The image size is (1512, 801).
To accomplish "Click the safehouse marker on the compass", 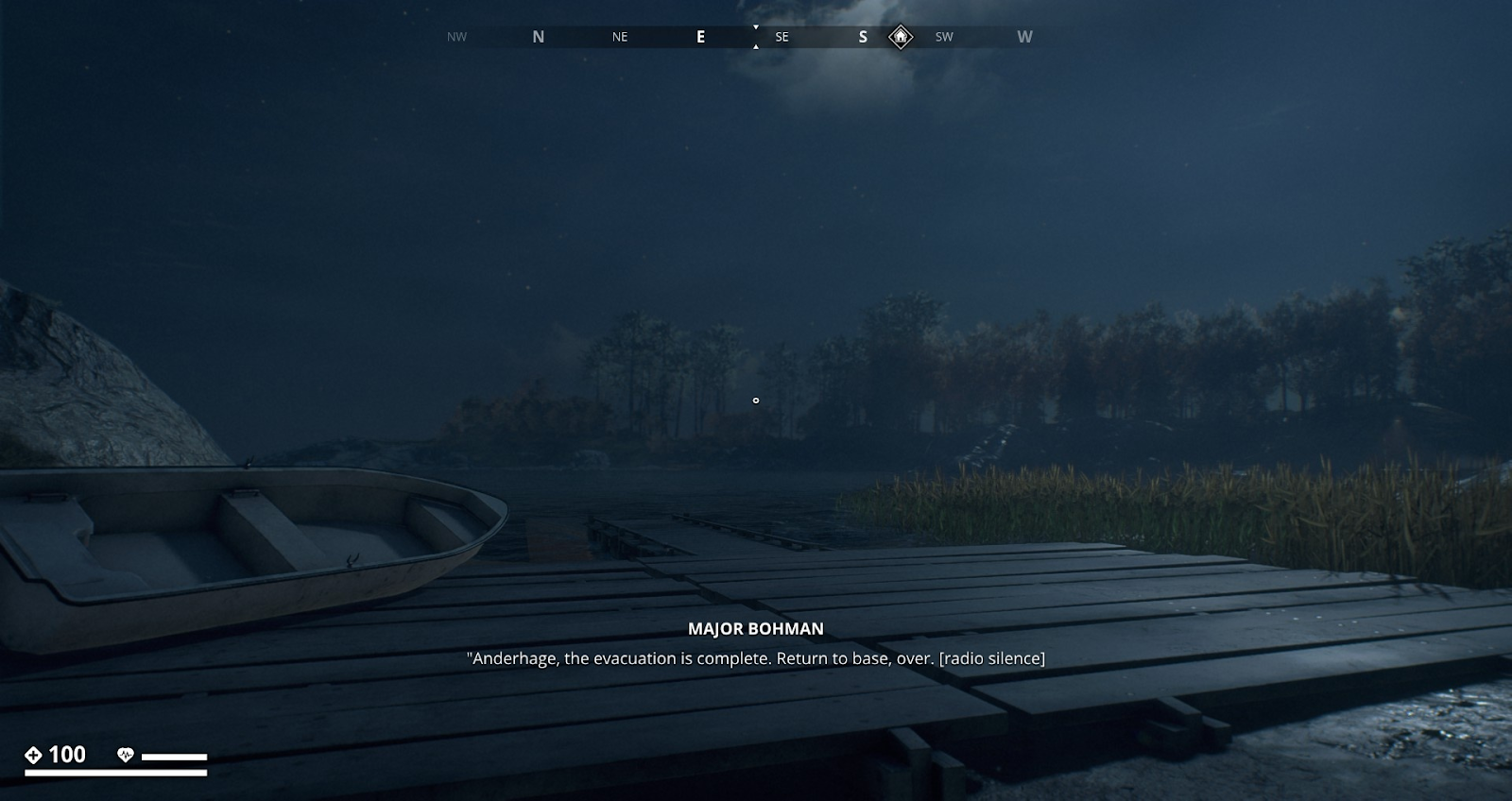I will [901, 37].
